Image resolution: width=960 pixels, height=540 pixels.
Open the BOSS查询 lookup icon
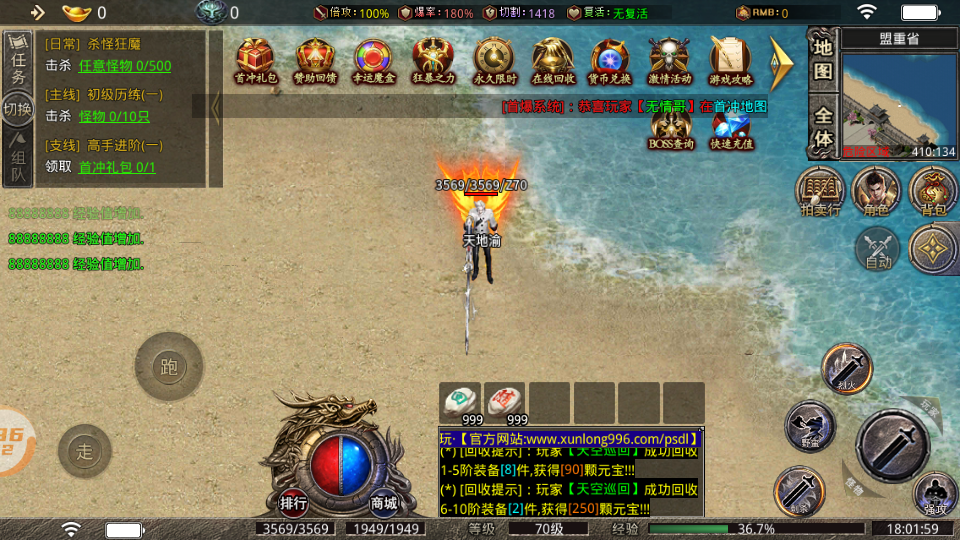click(671, 127)
